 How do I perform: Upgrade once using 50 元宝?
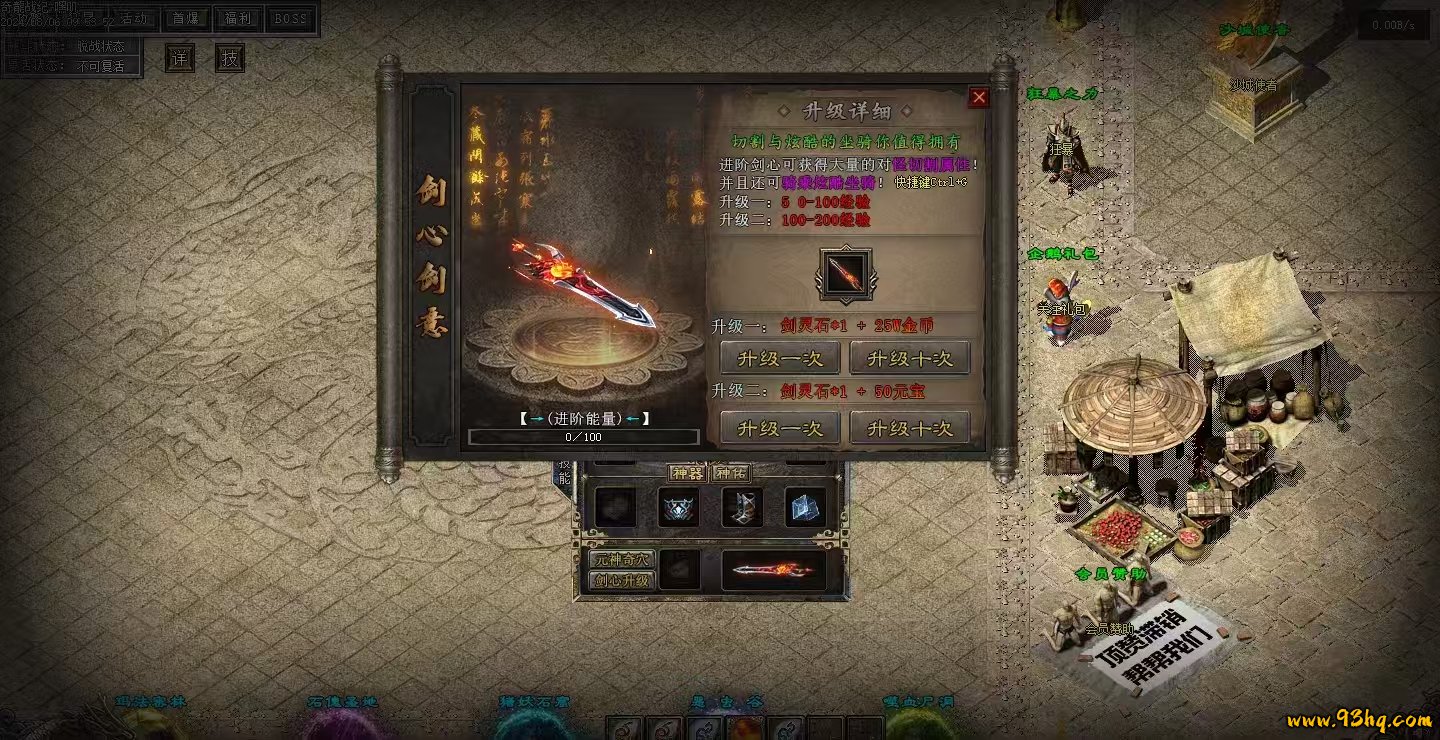779,428
